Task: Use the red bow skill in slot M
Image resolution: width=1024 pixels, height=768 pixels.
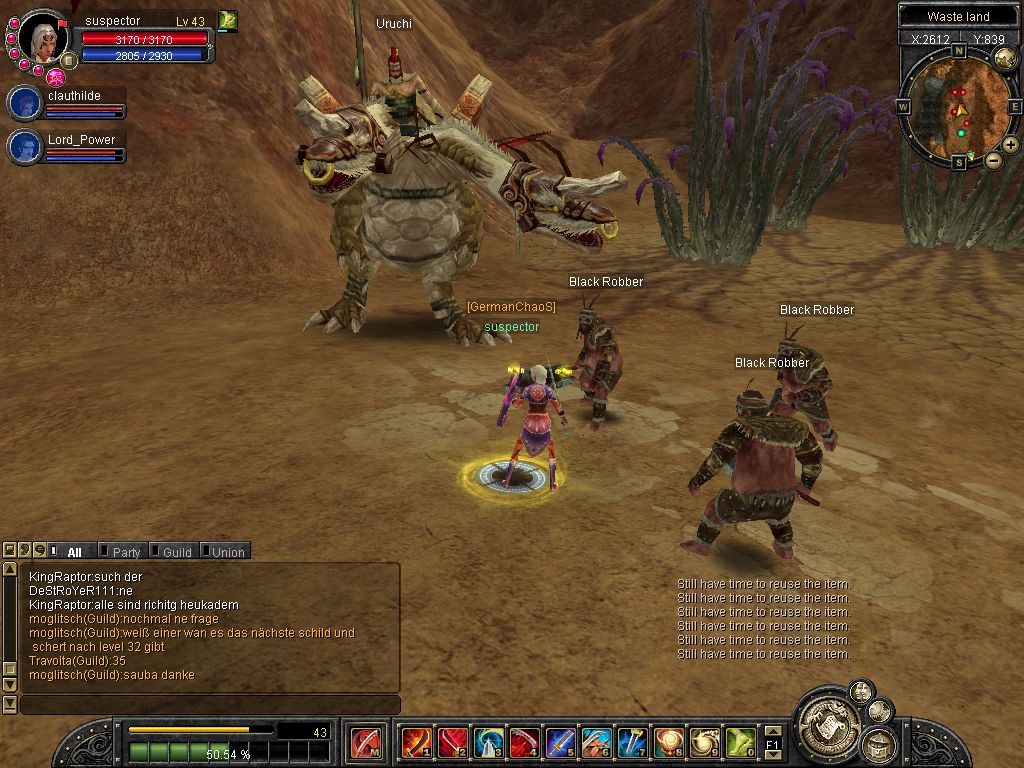Action: pyautogui.click(x=365, y=743)
